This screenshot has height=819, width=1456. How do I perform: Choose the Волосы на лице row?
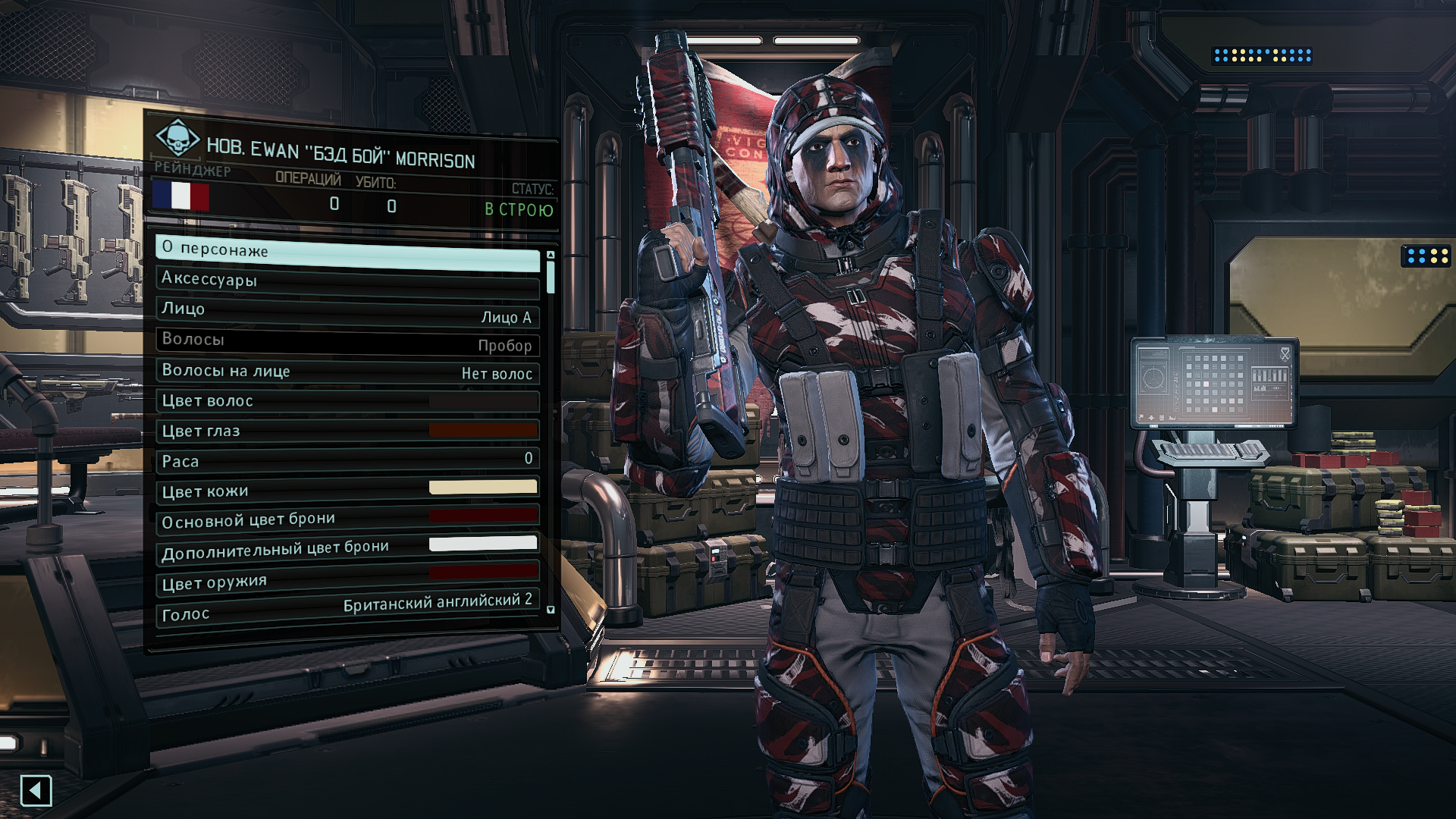[347, 372]
